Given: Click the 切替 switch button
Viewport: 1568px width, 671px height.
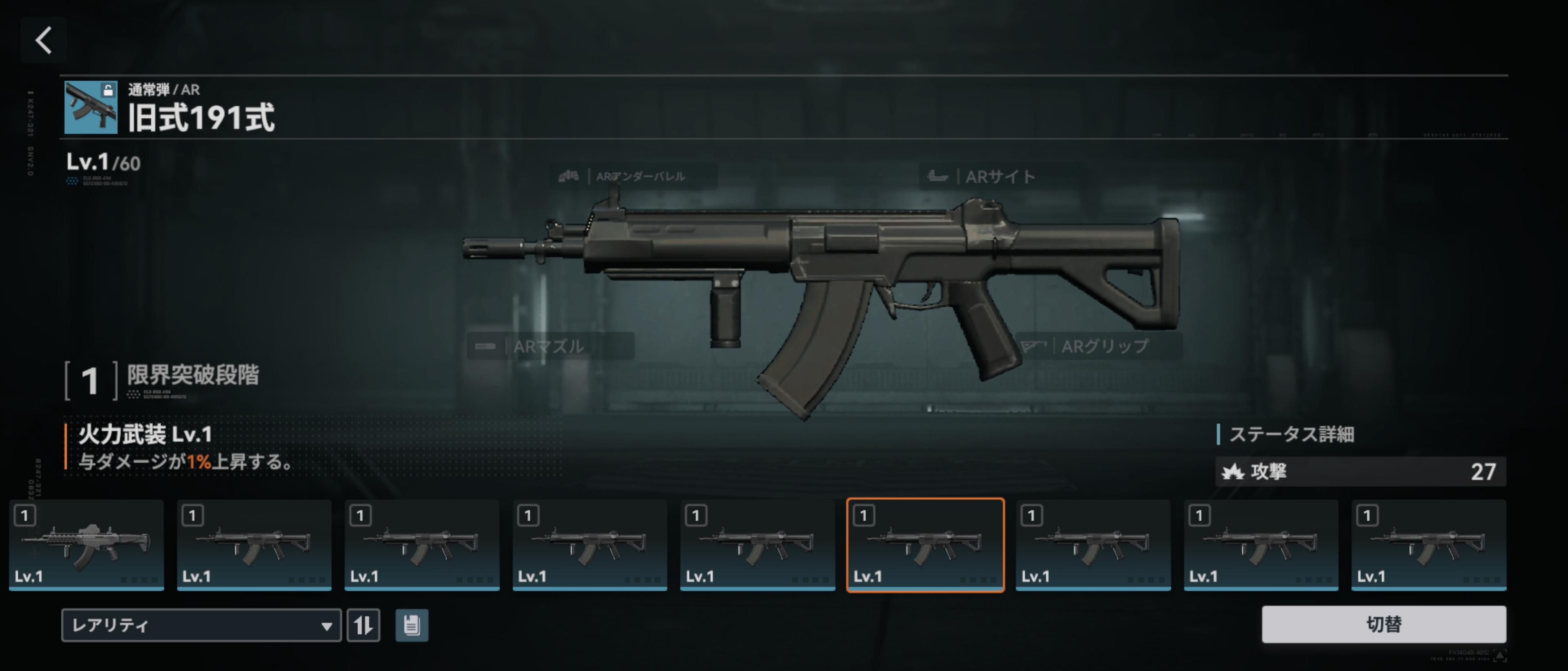Looking at the screenshot, I should [x=1383, y=624].
